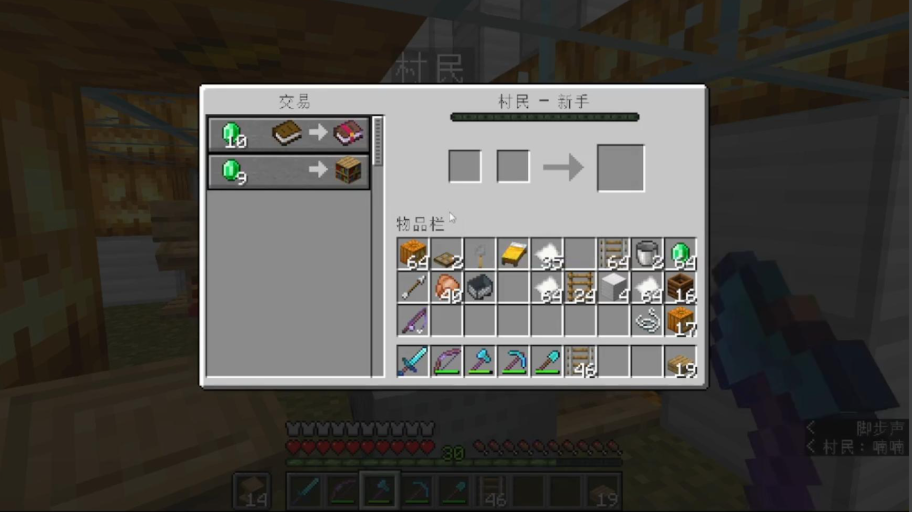Click the diamond axe in the hotbar
912x512 pixels.
tap(479, 361)
